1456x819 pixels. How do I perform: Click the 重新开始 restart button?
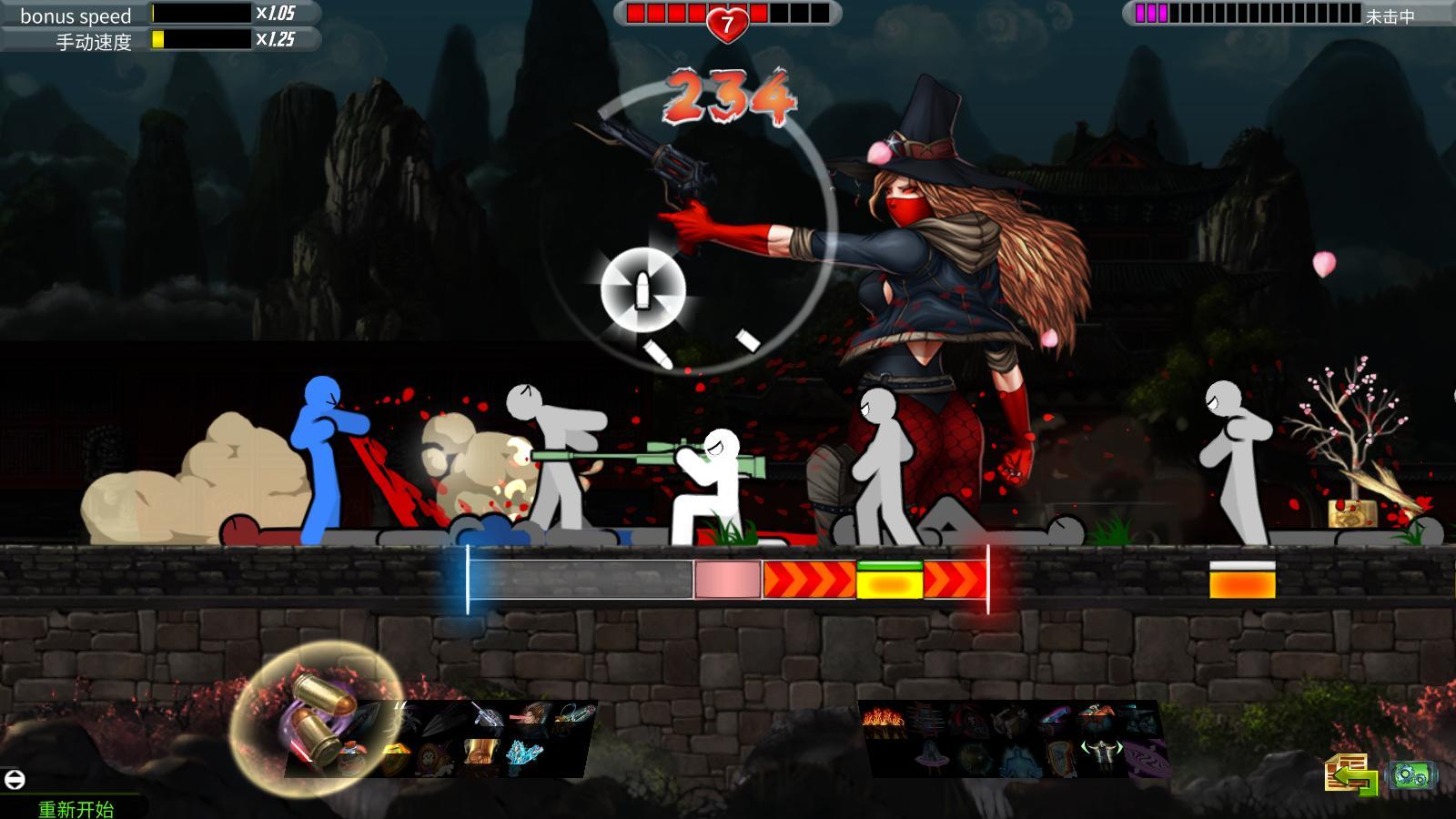pyautogui.click(x=76, y=808)
